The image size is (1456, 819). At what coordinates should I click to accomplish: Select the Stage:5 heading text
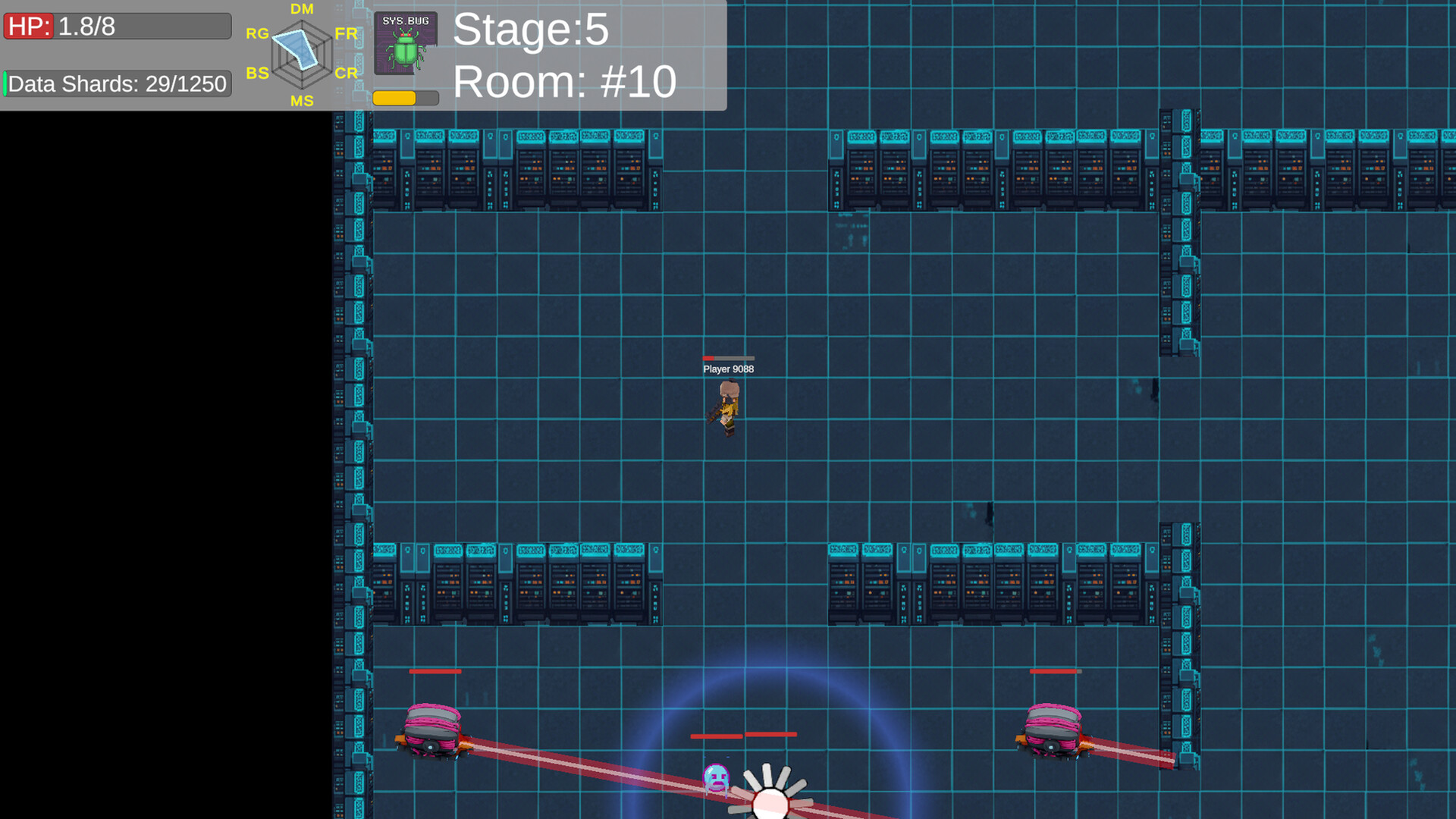pyautogui.click(x=531, y=30)
